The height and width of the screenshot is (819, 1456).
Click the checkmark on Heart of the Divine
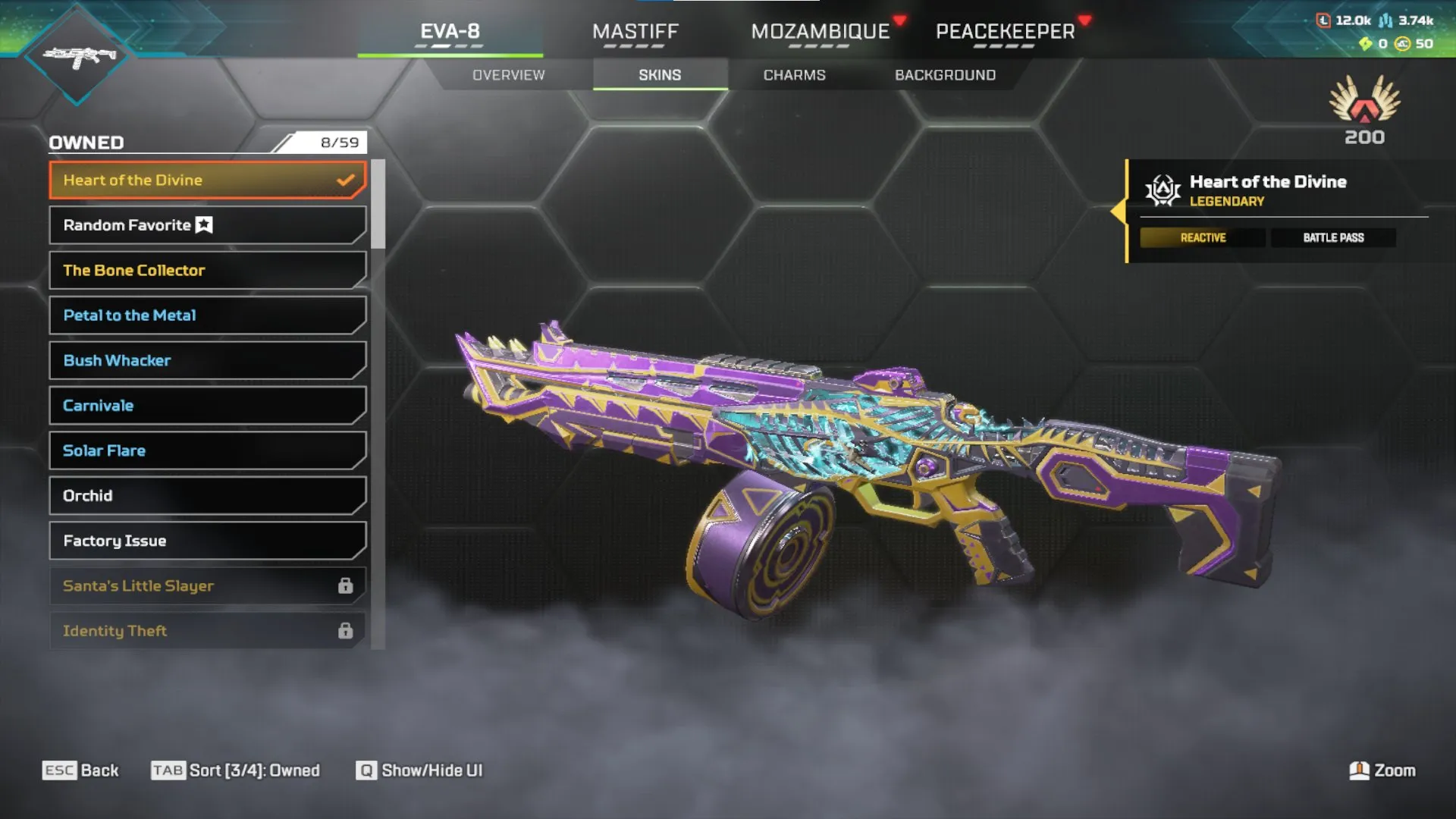pos(346,180)
